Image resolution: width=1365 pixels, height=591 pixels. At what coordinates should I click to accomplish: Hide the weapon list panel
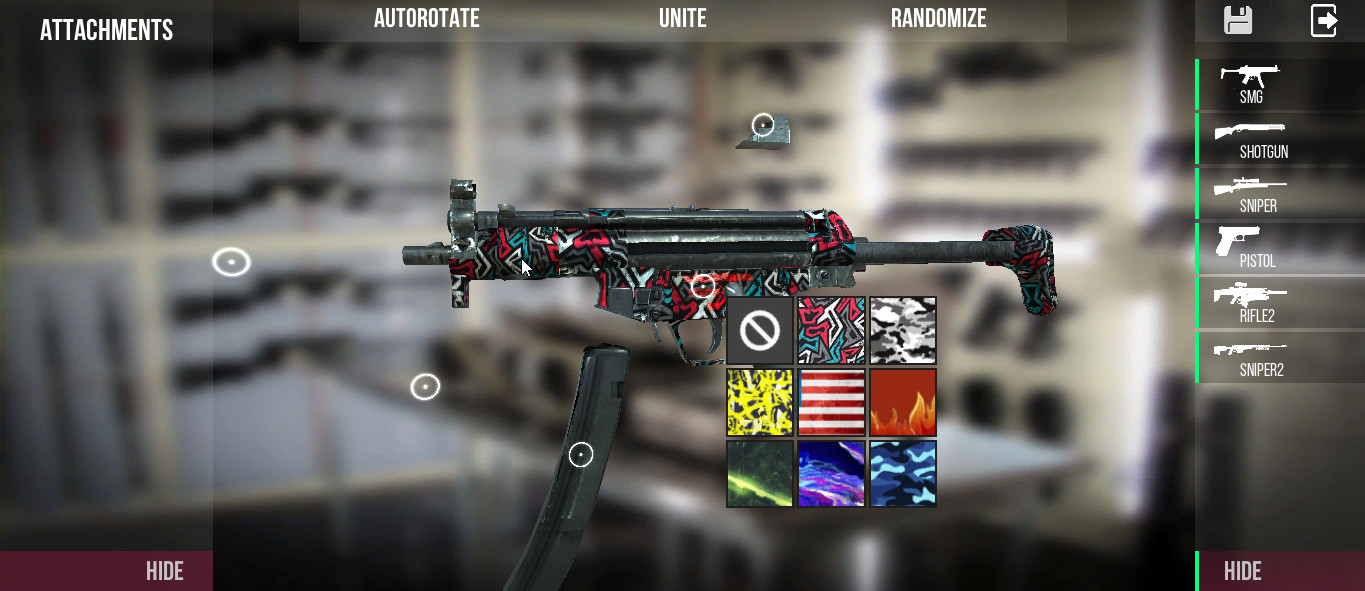1243,571
